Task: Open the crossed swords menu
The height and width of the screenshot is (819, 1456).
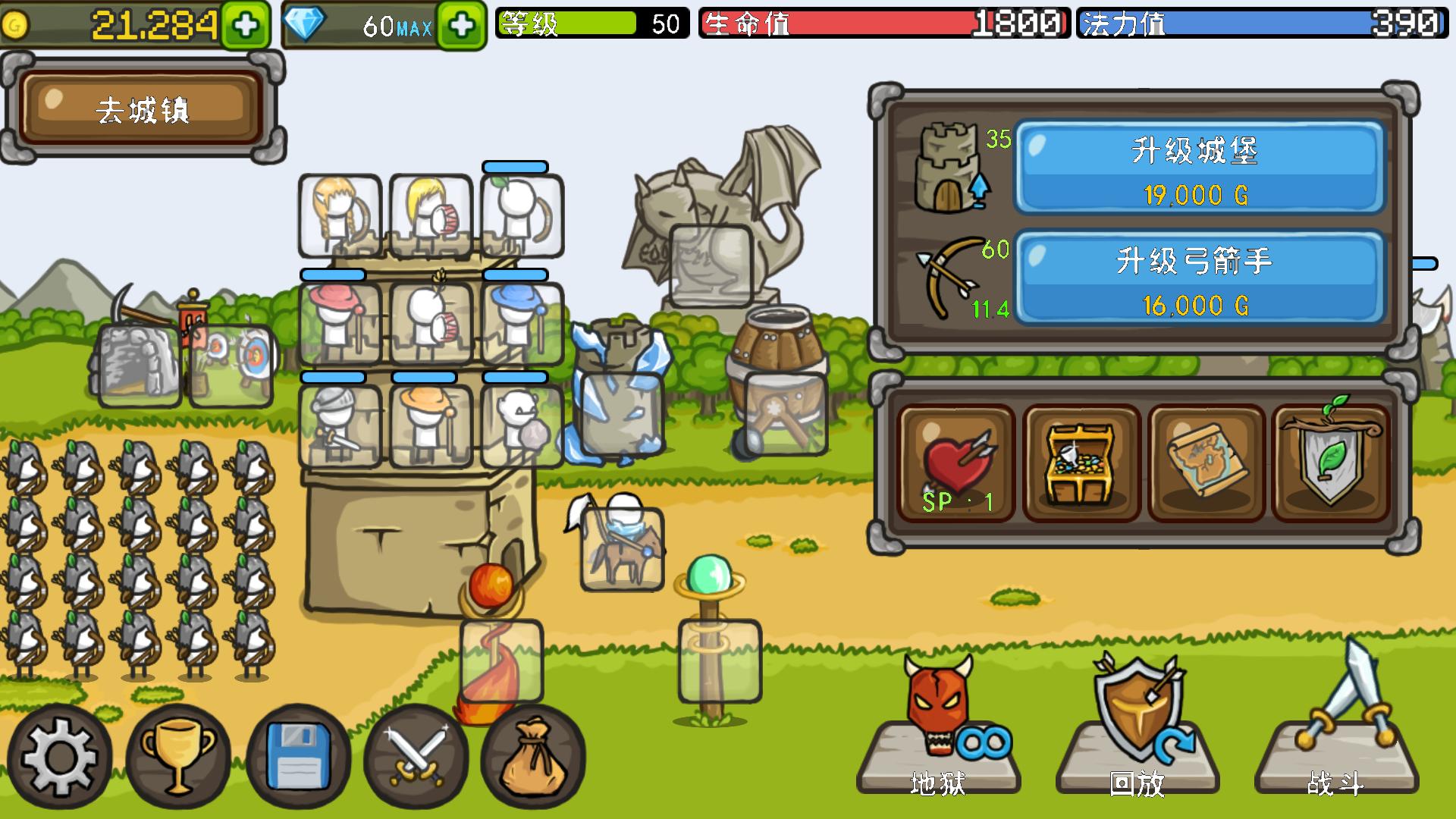Action: pos(416,757)
